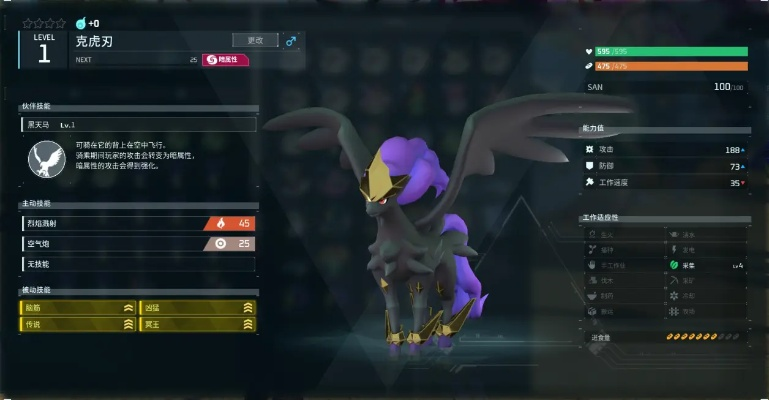The image size is (769, 400).
Task: Select the 传说 passive skill
Action: (x=78, y=325)
